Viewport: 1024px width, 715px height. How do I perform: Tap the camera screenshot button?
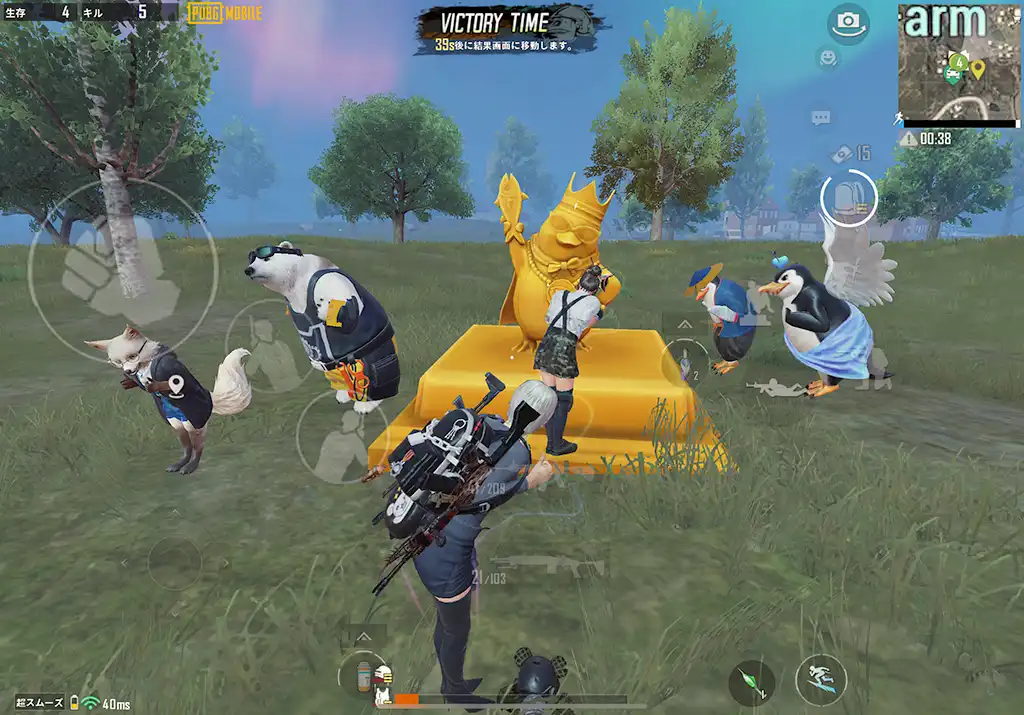point(848,22)
